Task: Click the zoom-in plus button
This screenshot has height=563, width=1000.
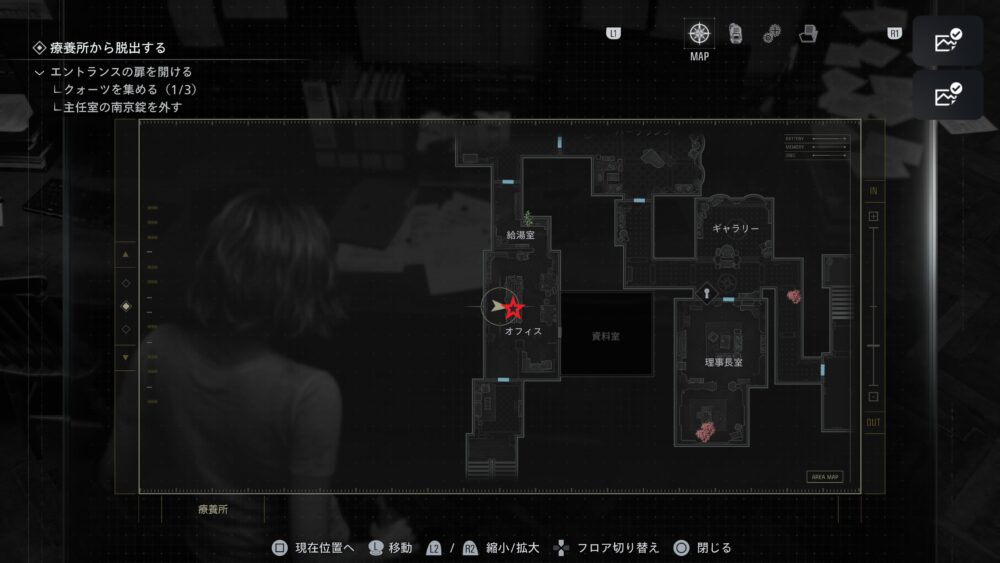Action: tap(873, 216)
